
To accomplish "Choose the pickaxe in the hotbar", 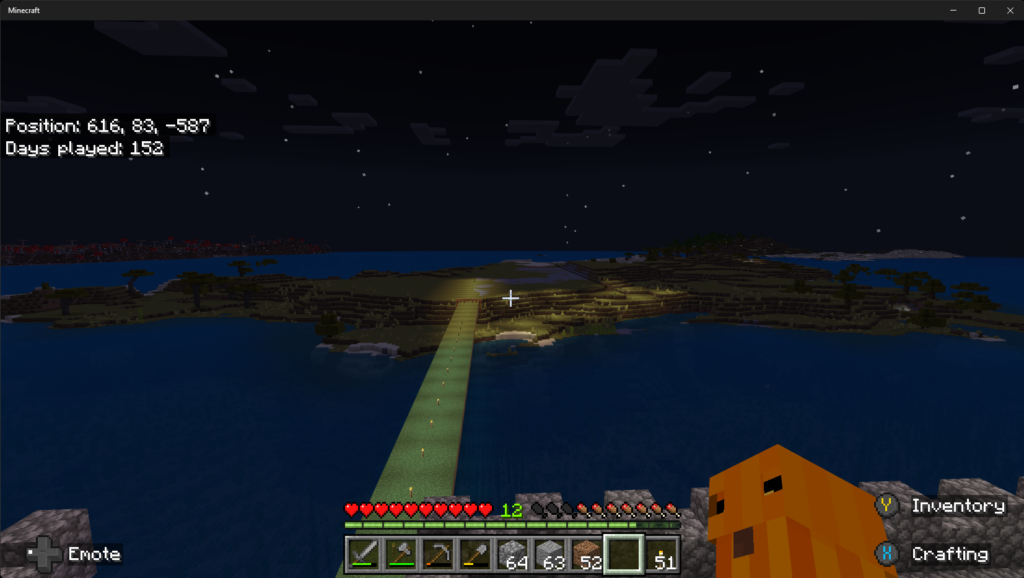I will [438, 554].
